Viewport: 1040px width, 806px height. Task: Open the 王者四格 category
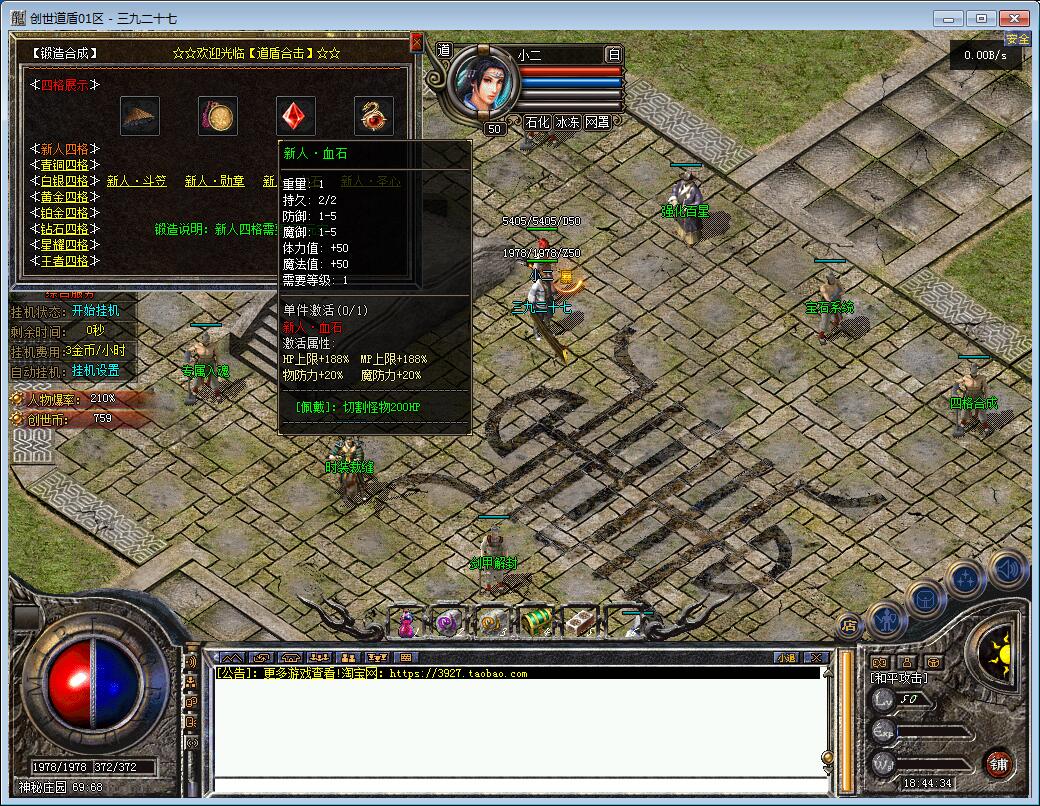click(65, 261)
